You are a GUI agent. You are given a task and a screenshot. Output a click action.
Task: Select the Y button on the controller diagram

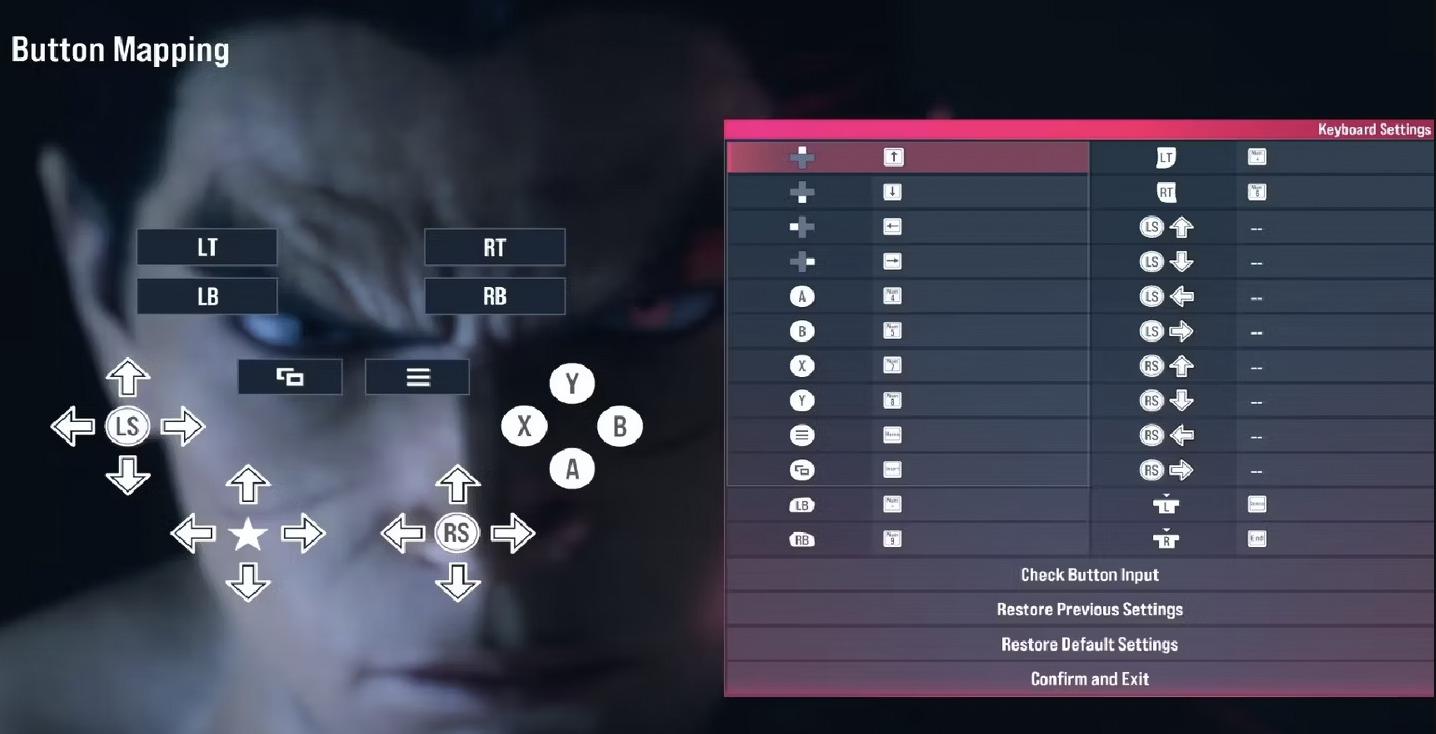tap(572, 383)
